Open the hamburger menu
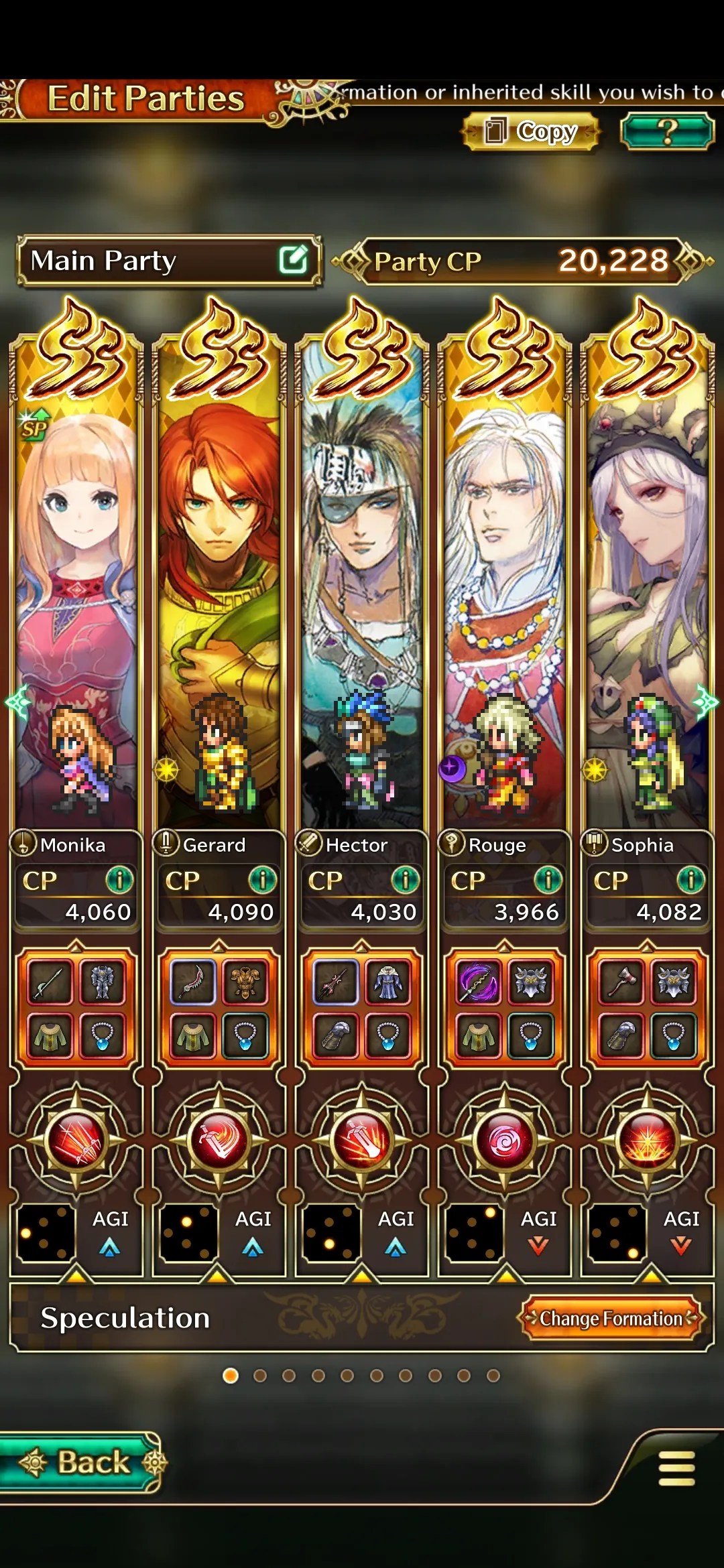724x1568 pixels. point(676,1468)
